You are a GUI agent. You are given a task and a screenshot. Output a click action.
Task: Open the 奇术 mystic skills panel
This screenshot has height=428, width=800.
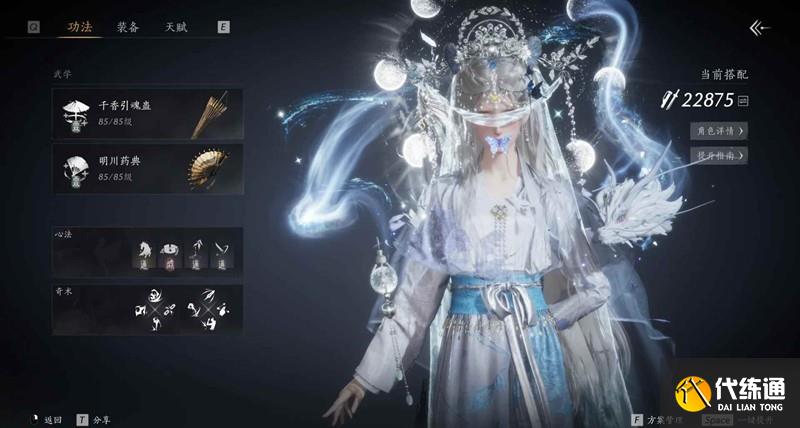pos(147,309)
